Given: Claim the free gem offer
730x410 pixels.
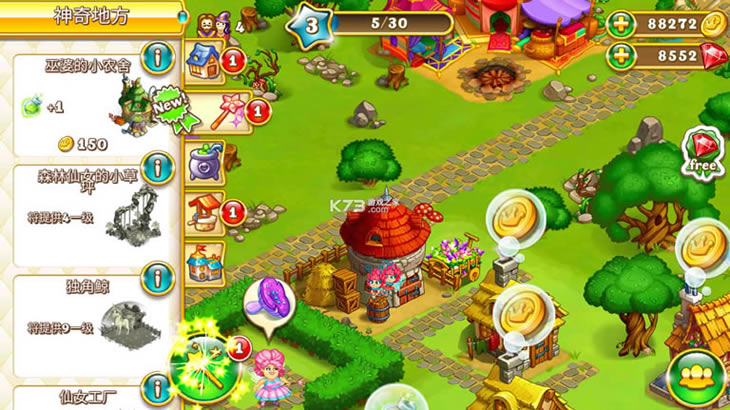Looking at the screenshot, I should click(703, 151).
